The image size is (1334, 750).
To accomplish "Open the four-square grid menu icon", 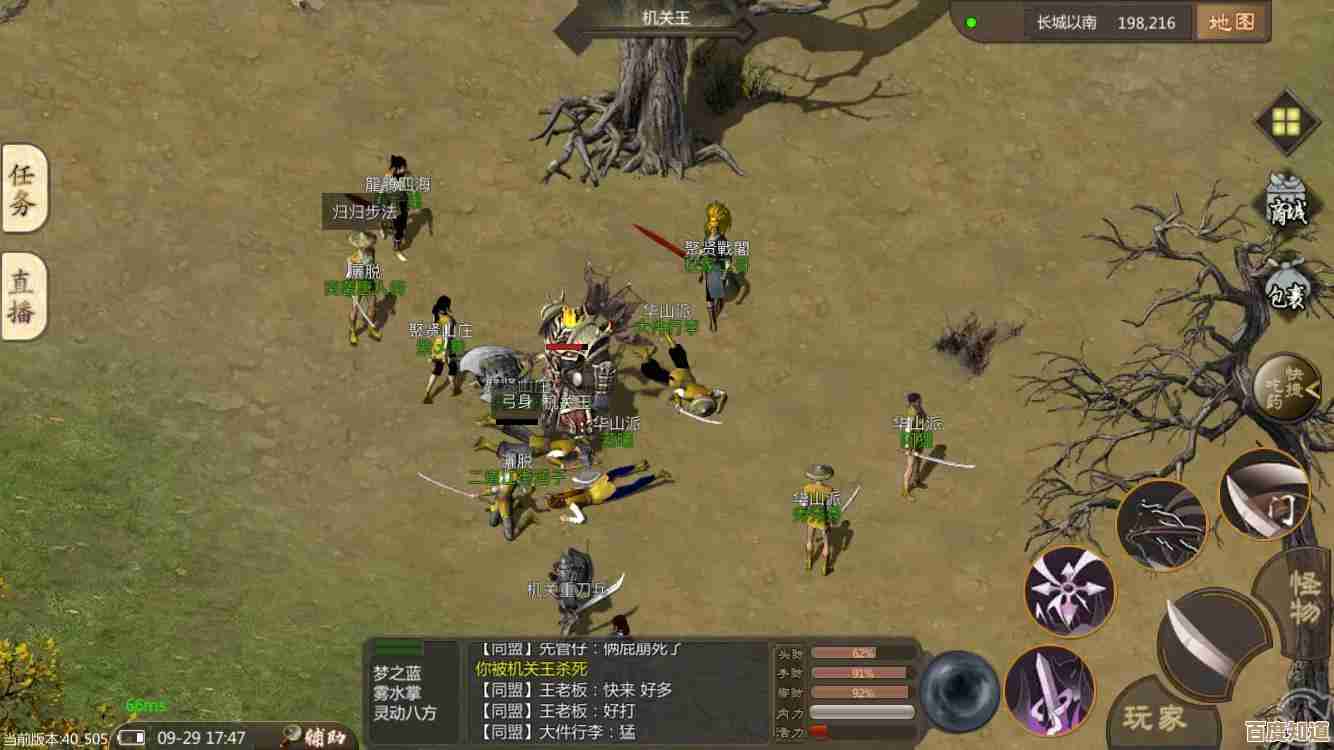I will pos(1286,122).
